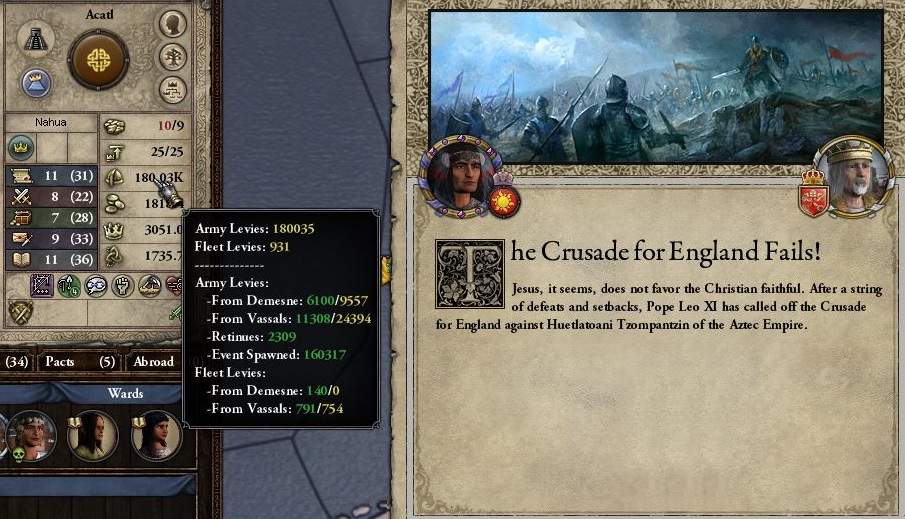Viewport: 905px width, 519px height.
Task: Click the speech bubble modifier icon
Action: pyautogui.click(x=95, y=286)
